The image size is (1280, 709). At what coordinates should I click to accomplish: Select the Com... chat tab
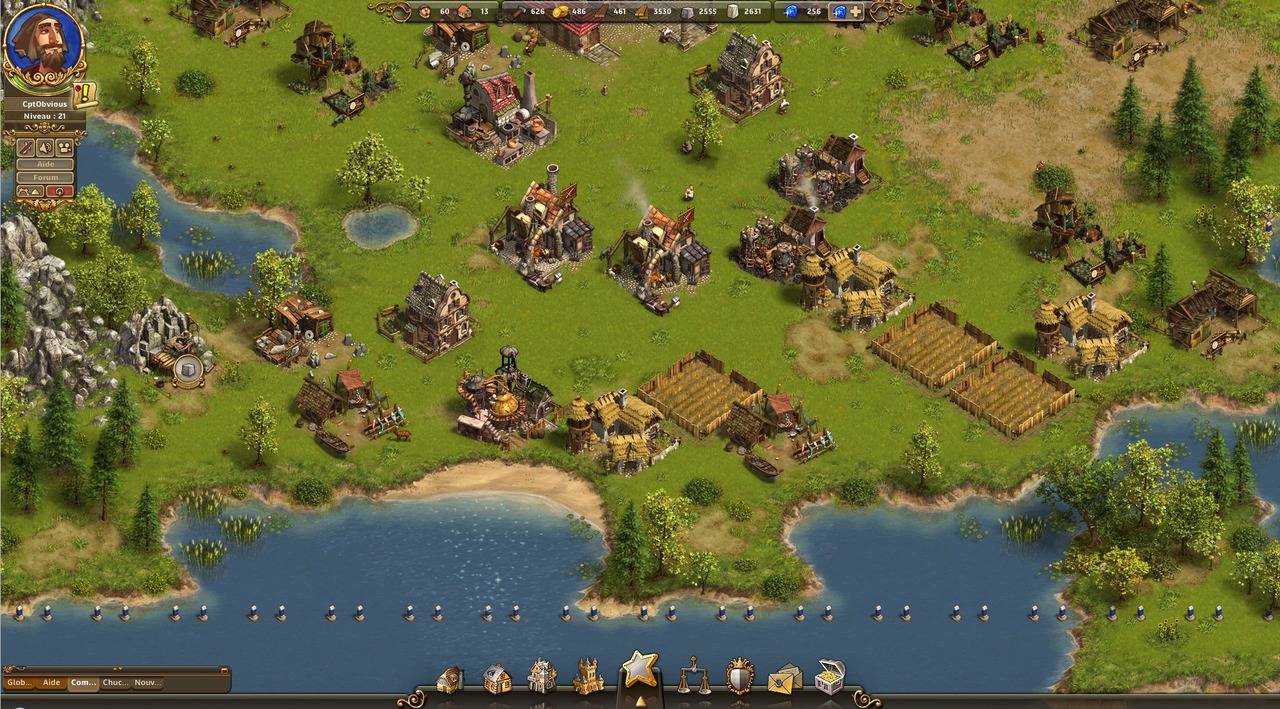83,683
